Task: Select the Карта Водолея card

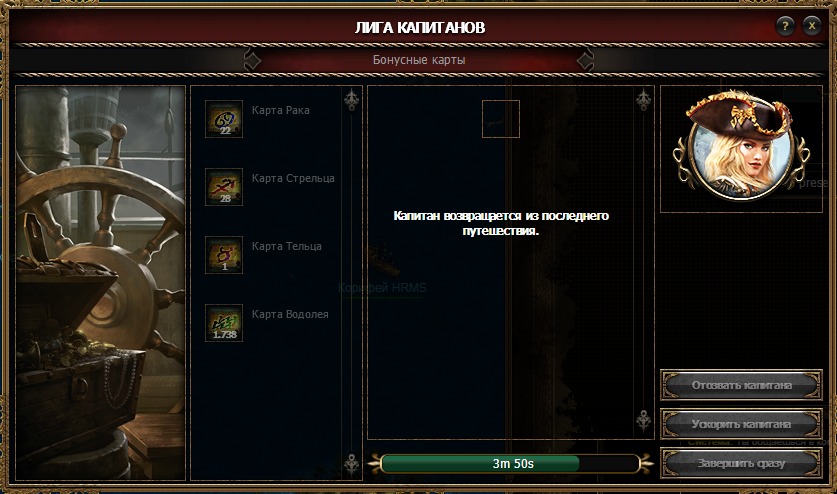Action: 224,323
